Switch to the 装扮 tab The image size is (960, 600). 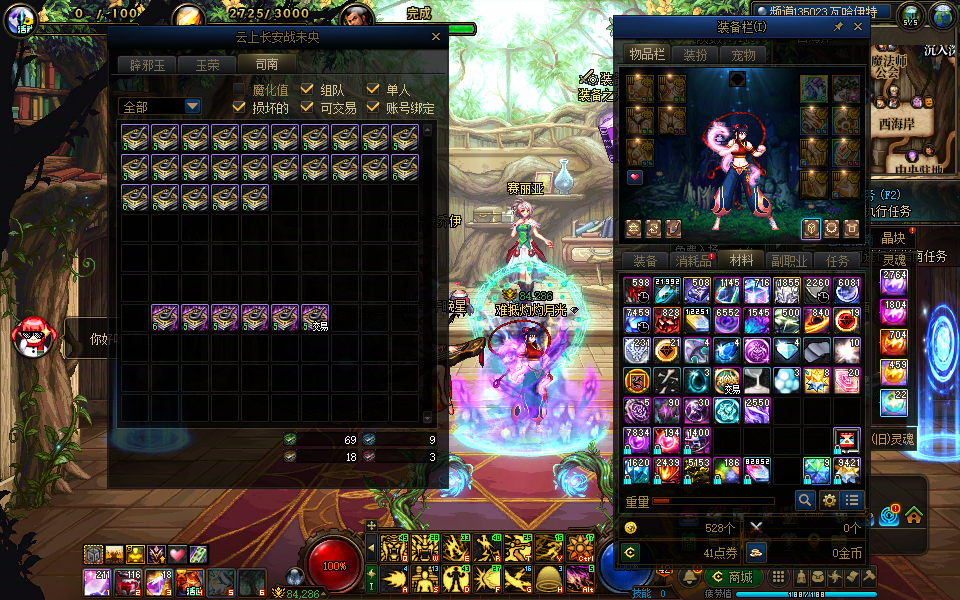click(x=694, y=54)
